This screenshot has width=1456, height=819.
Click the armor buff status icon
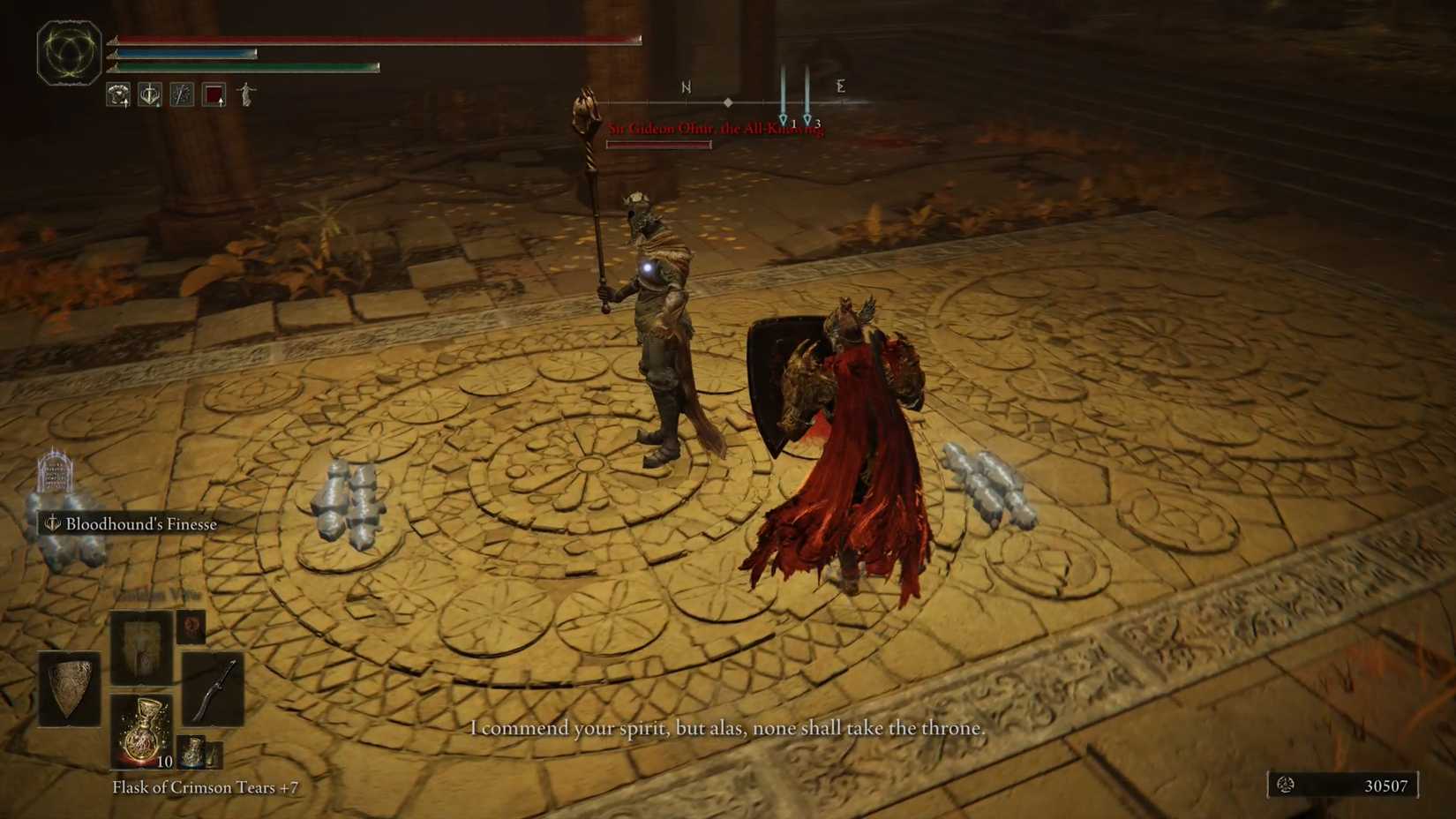117,94
